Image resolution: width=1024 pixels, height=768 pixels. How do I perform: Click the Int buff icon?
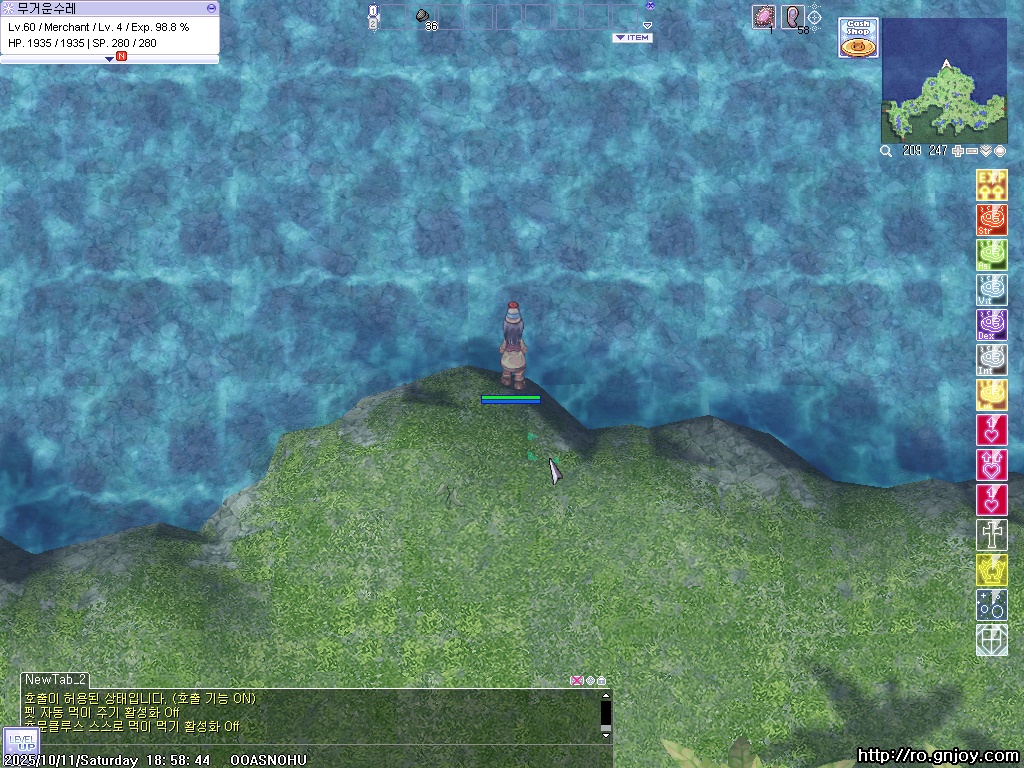pyautogui.click(x=991, y=360)
